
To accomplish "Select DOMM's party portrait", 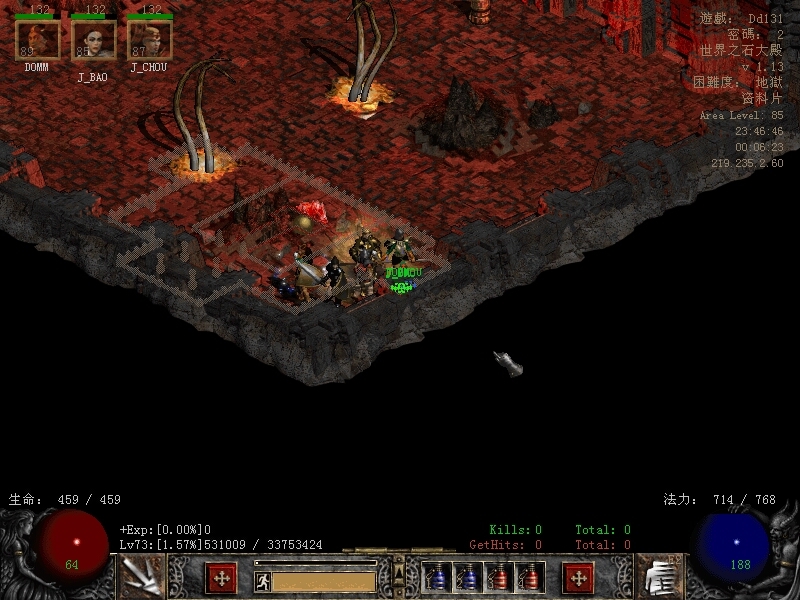I will [x=37, y=40].
